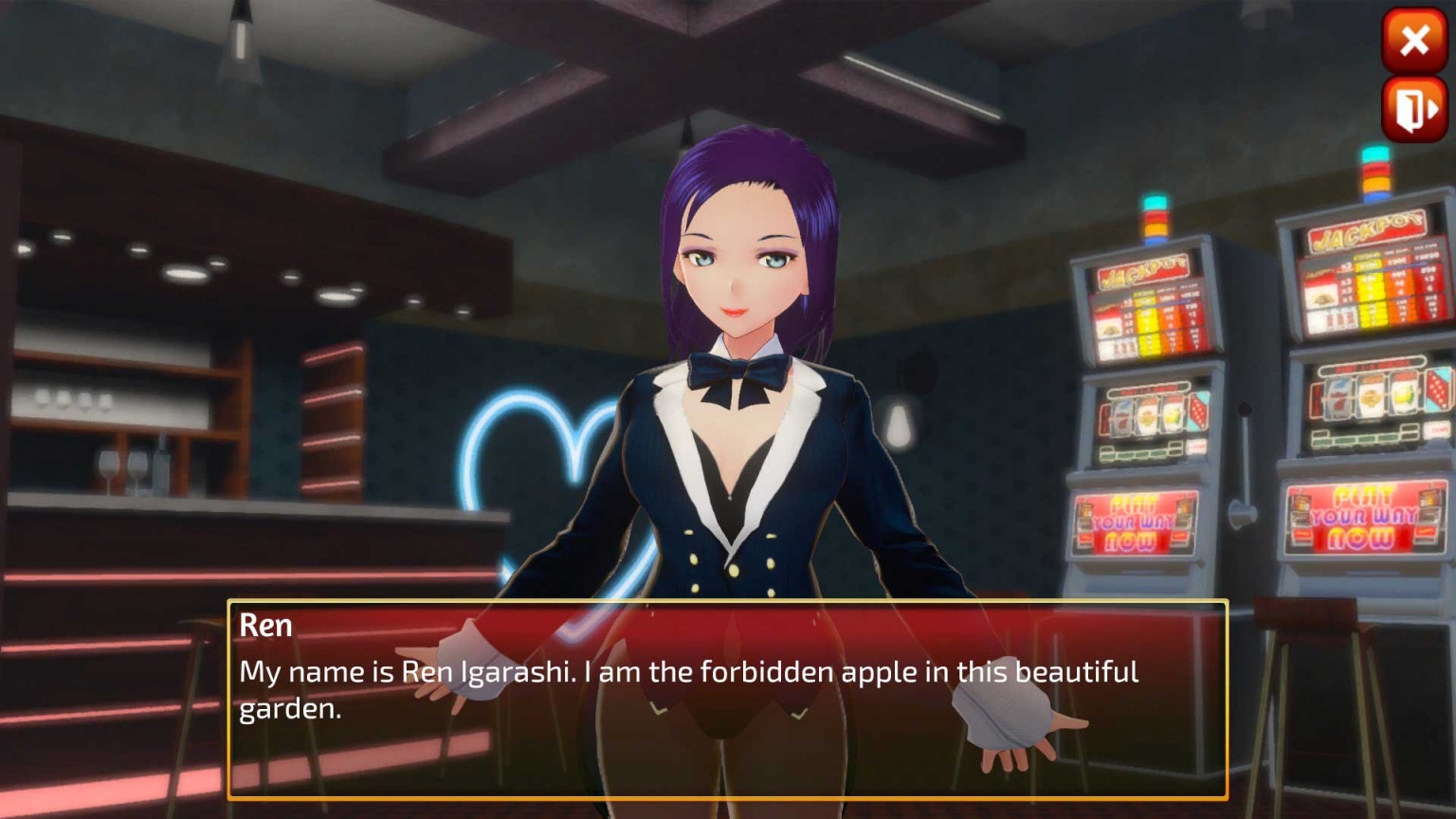Click the exit door skip button
This screenshot has height=819, width=1456.
tap(1414, 110)
